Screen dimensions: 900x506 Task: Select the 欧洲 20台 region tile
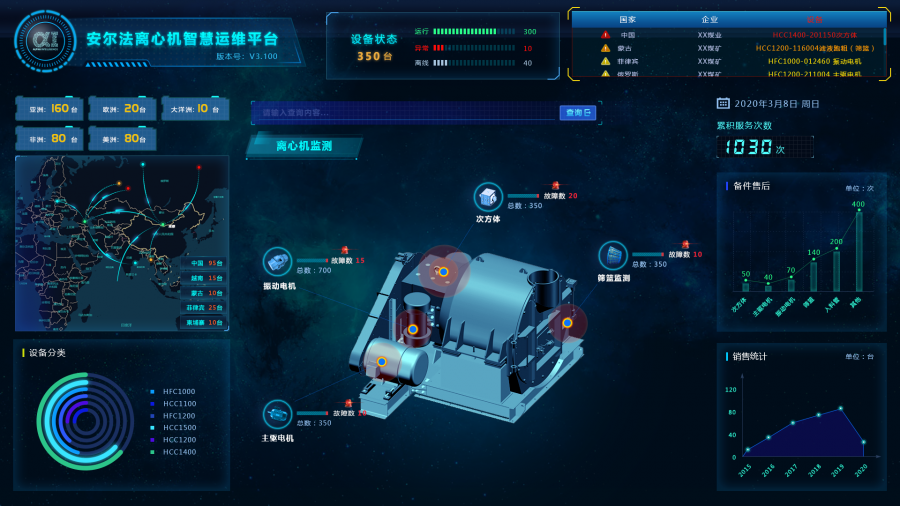[123, 109]
